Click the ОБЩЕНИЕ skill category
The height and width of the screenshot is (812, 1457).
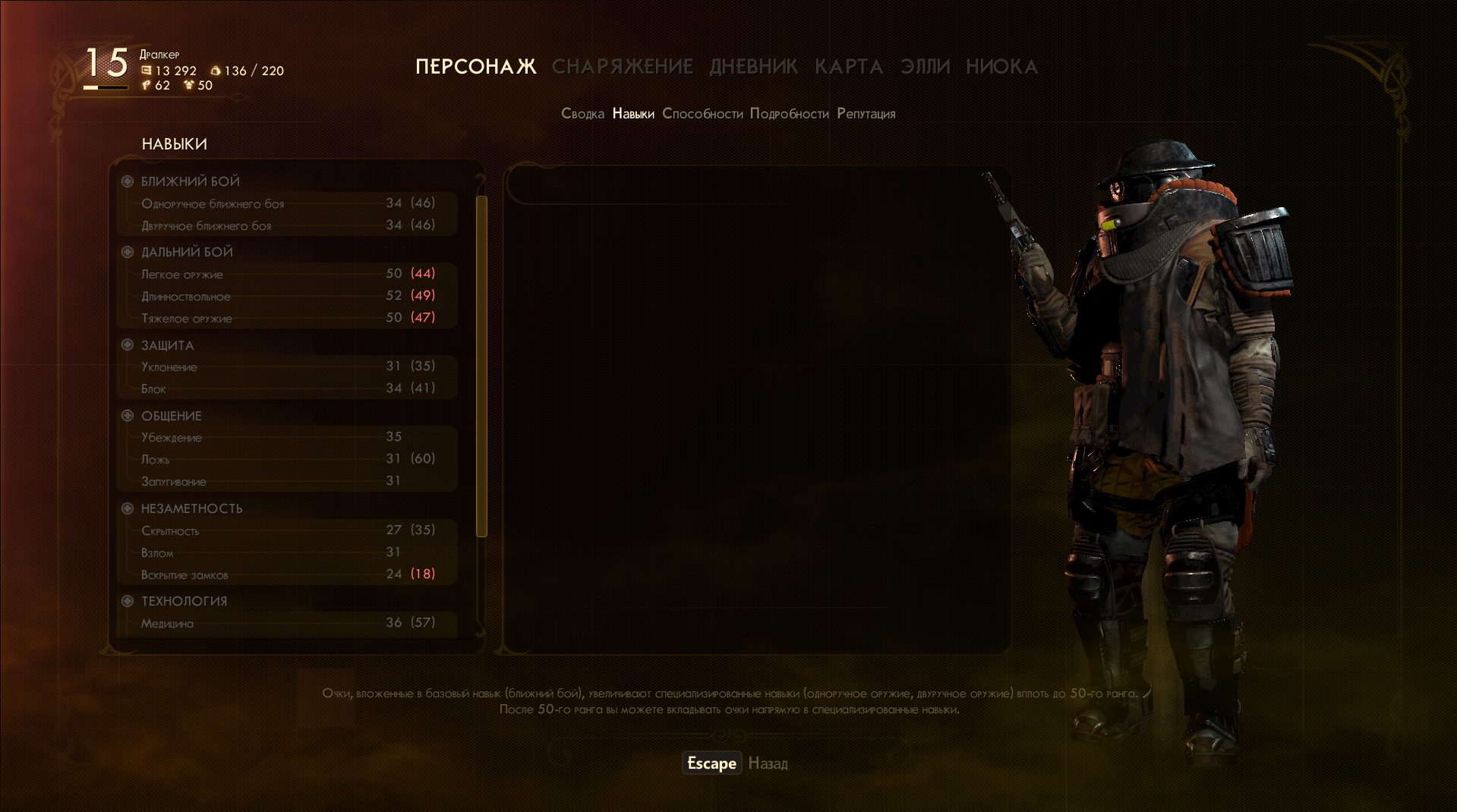171,416
